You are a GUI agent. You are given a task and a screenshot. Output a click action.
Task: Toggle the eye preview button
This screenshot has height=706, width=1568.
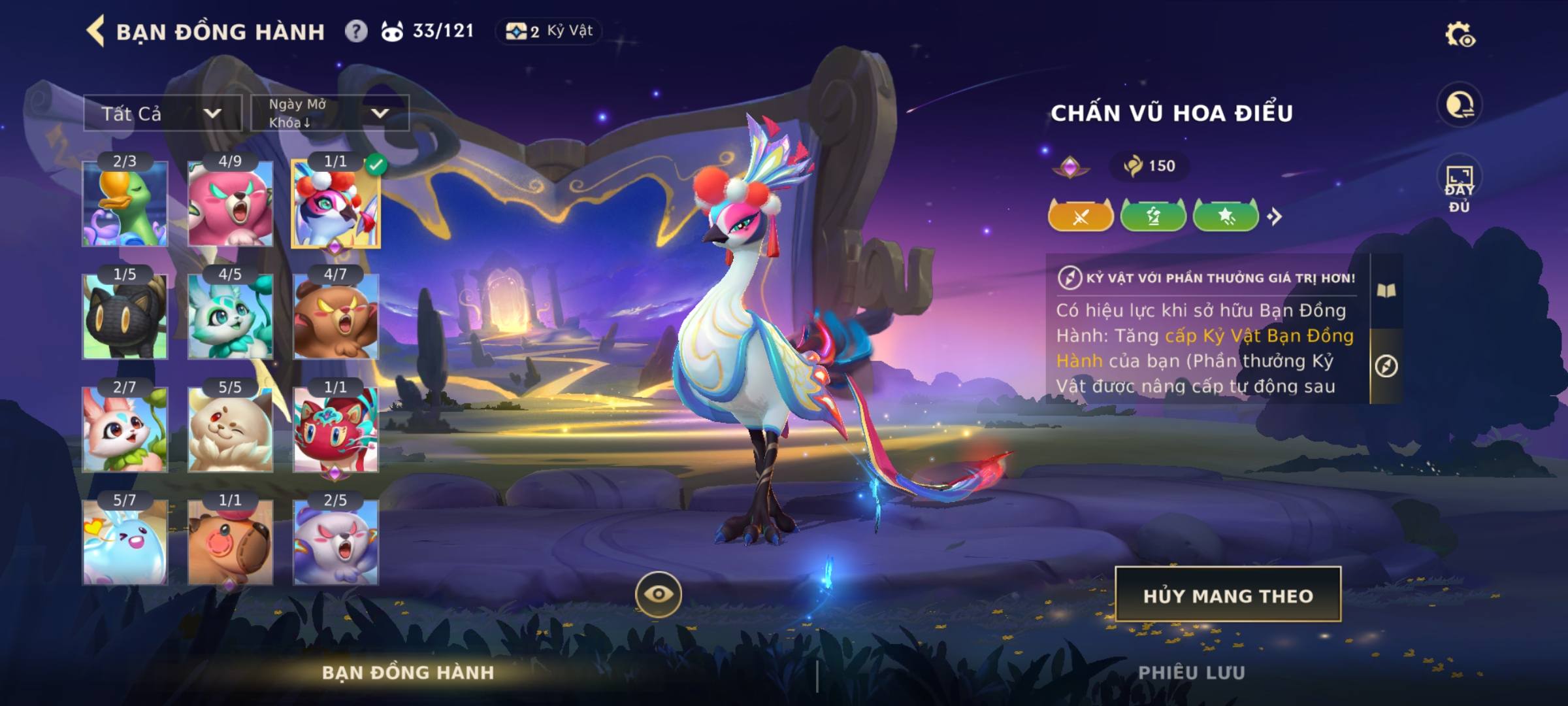658,594
